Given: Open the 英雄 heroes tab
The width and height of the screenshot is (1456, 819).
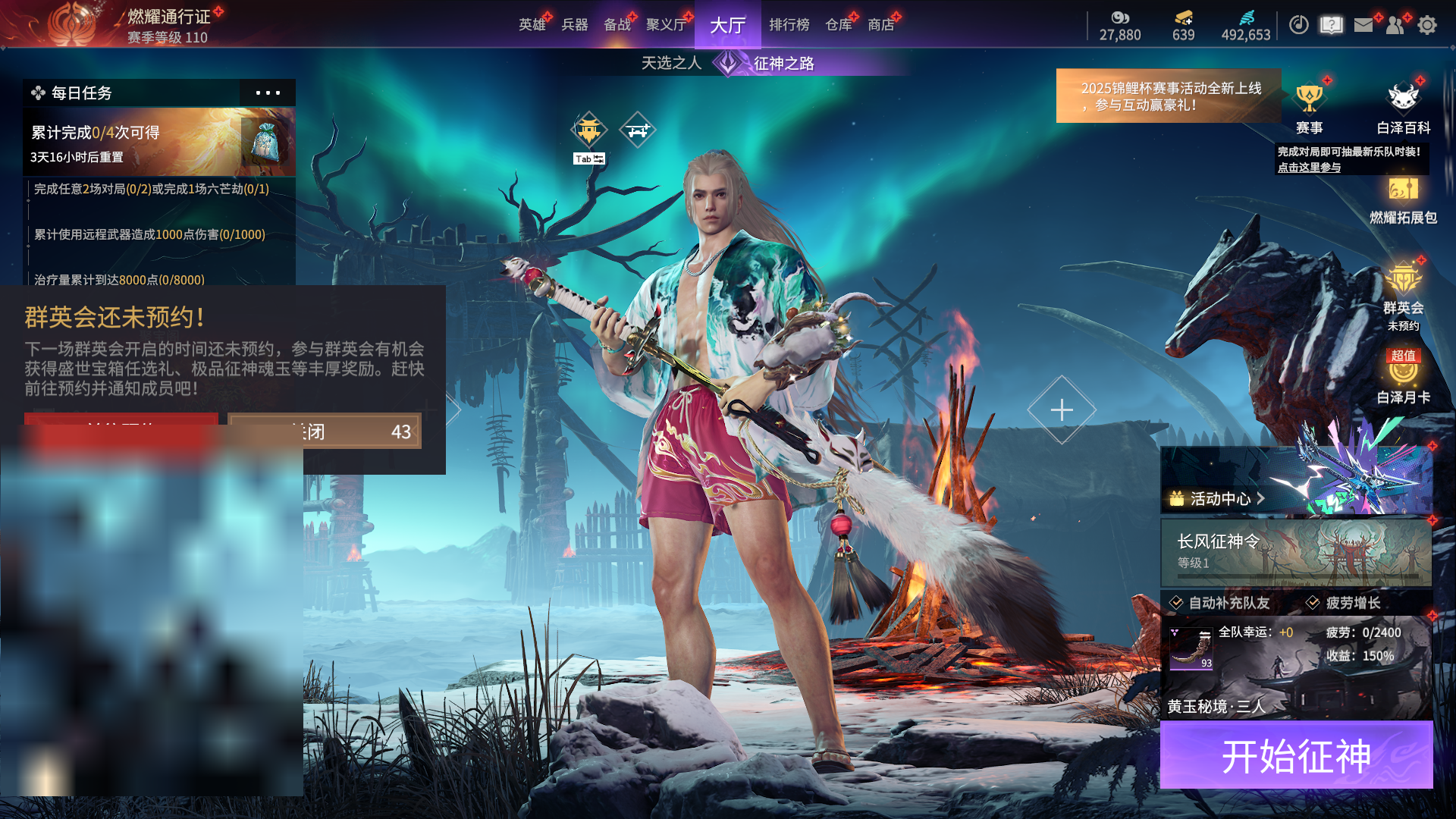Looking at the screenshot, I should [532, 25].
